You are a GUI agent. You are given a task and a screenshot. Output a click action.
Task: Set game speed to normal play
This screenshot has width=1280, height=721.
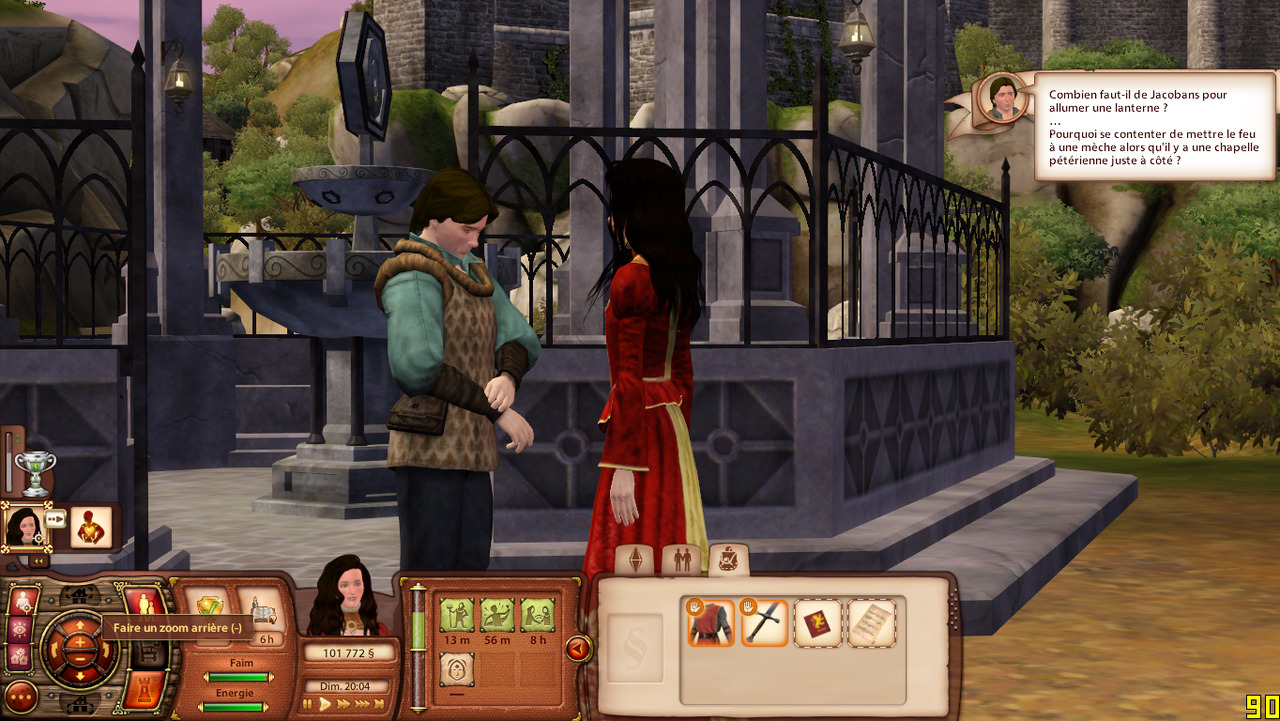pos(325,704)
